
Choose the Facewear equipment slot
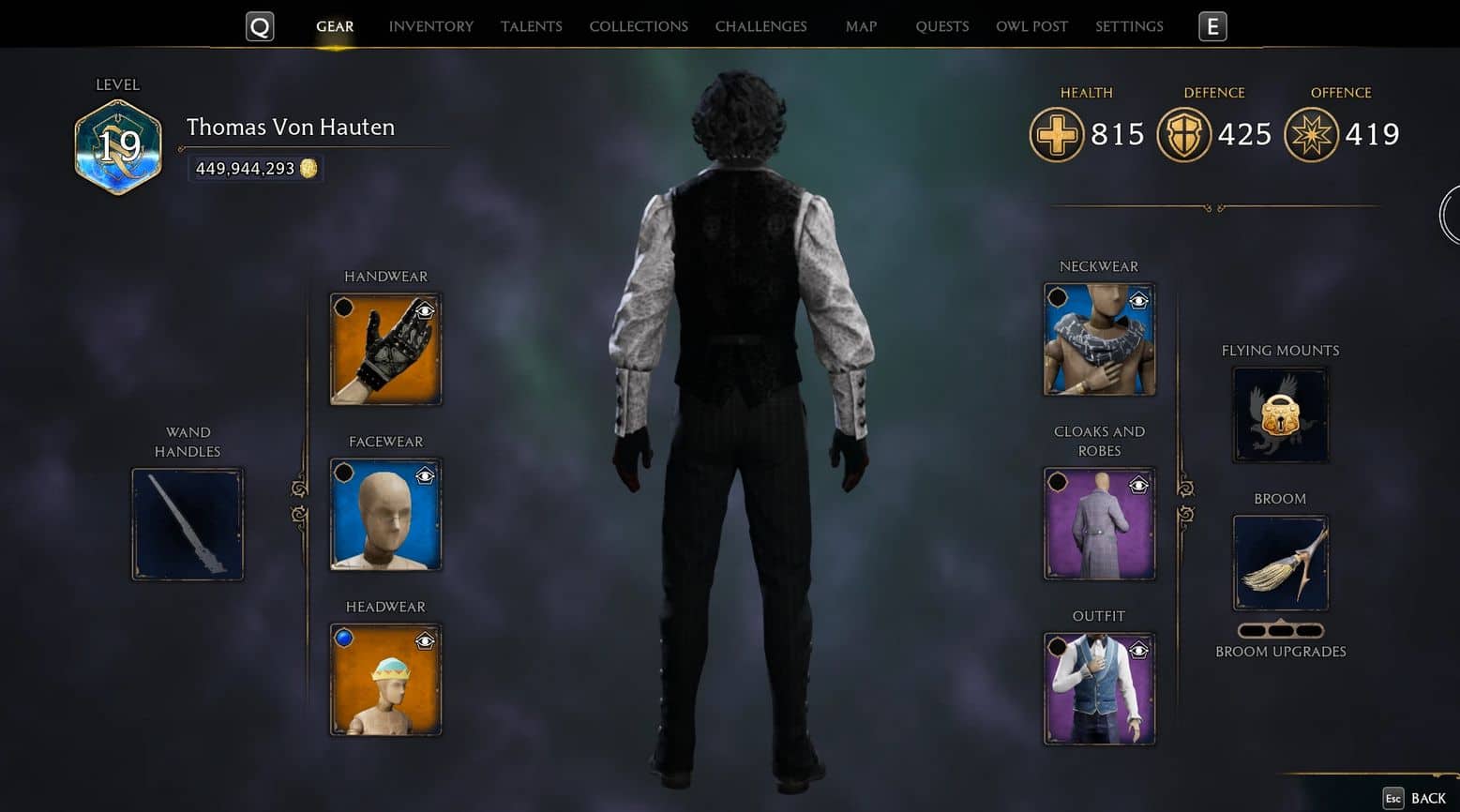(x=385, y=515)
